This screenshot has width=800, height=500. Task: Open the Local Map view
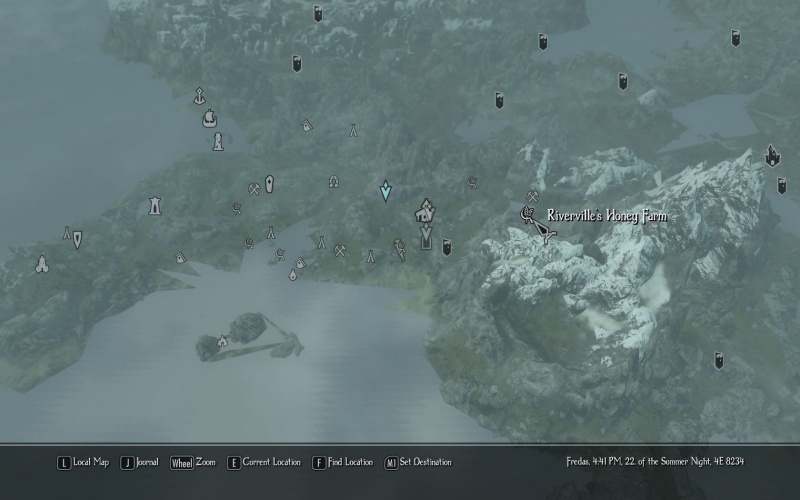[83, 462]
